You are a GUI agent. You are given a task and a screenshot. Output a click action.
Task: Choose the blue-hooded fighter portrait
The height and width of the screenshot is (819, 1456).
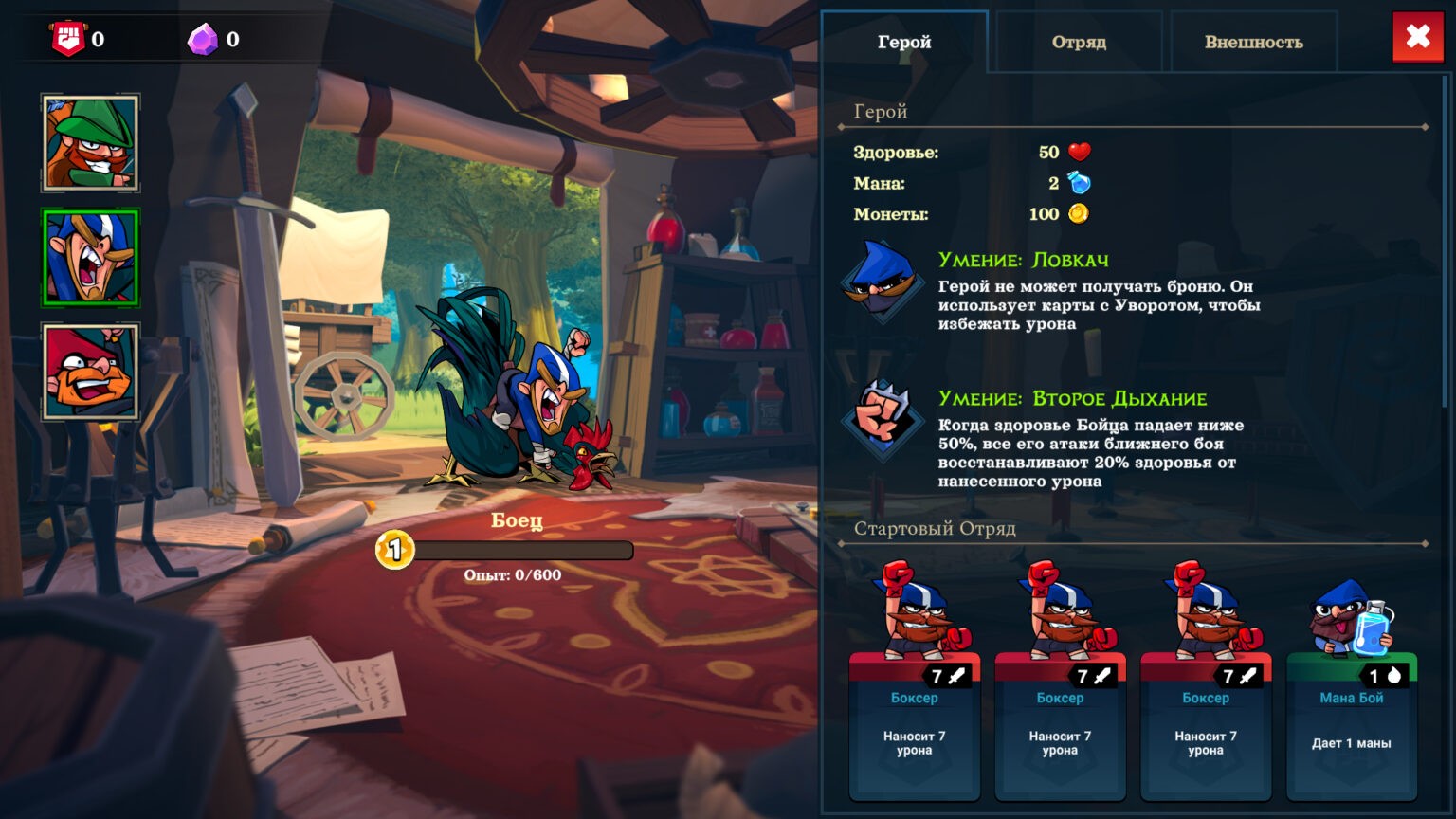[91, 258]
